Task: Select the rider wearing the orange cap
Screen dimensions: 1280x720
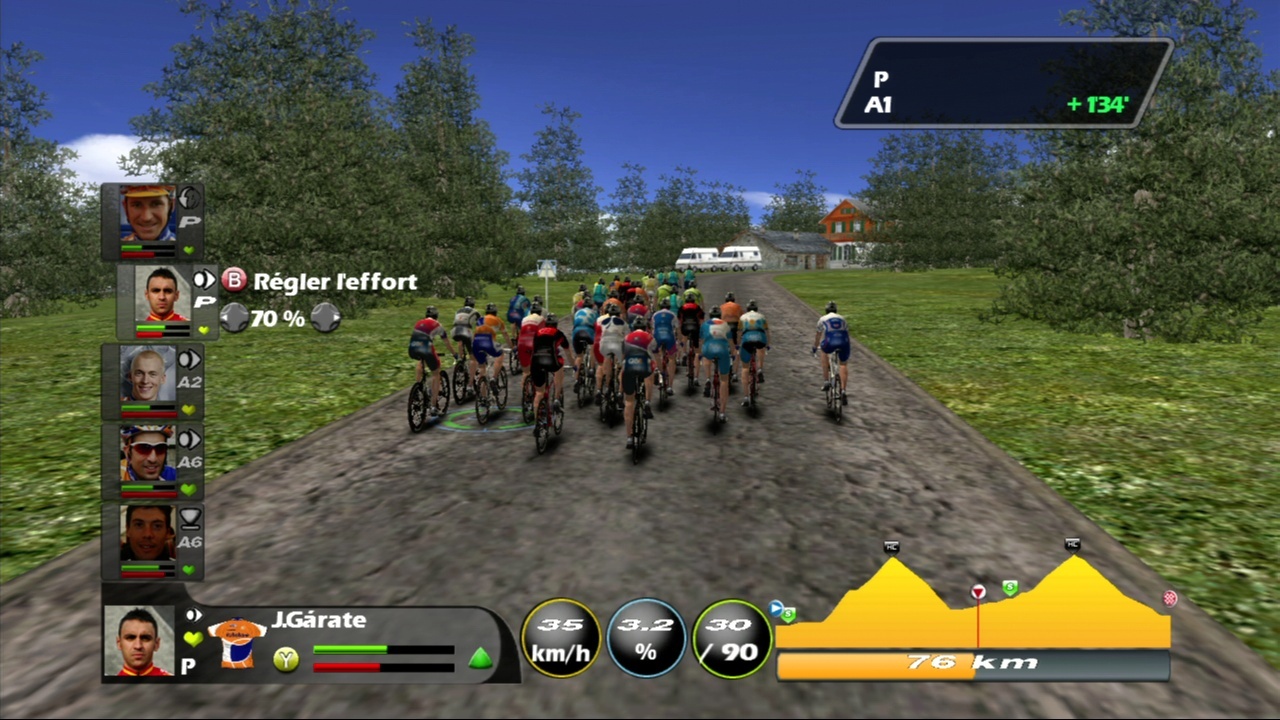Action: 147,213
